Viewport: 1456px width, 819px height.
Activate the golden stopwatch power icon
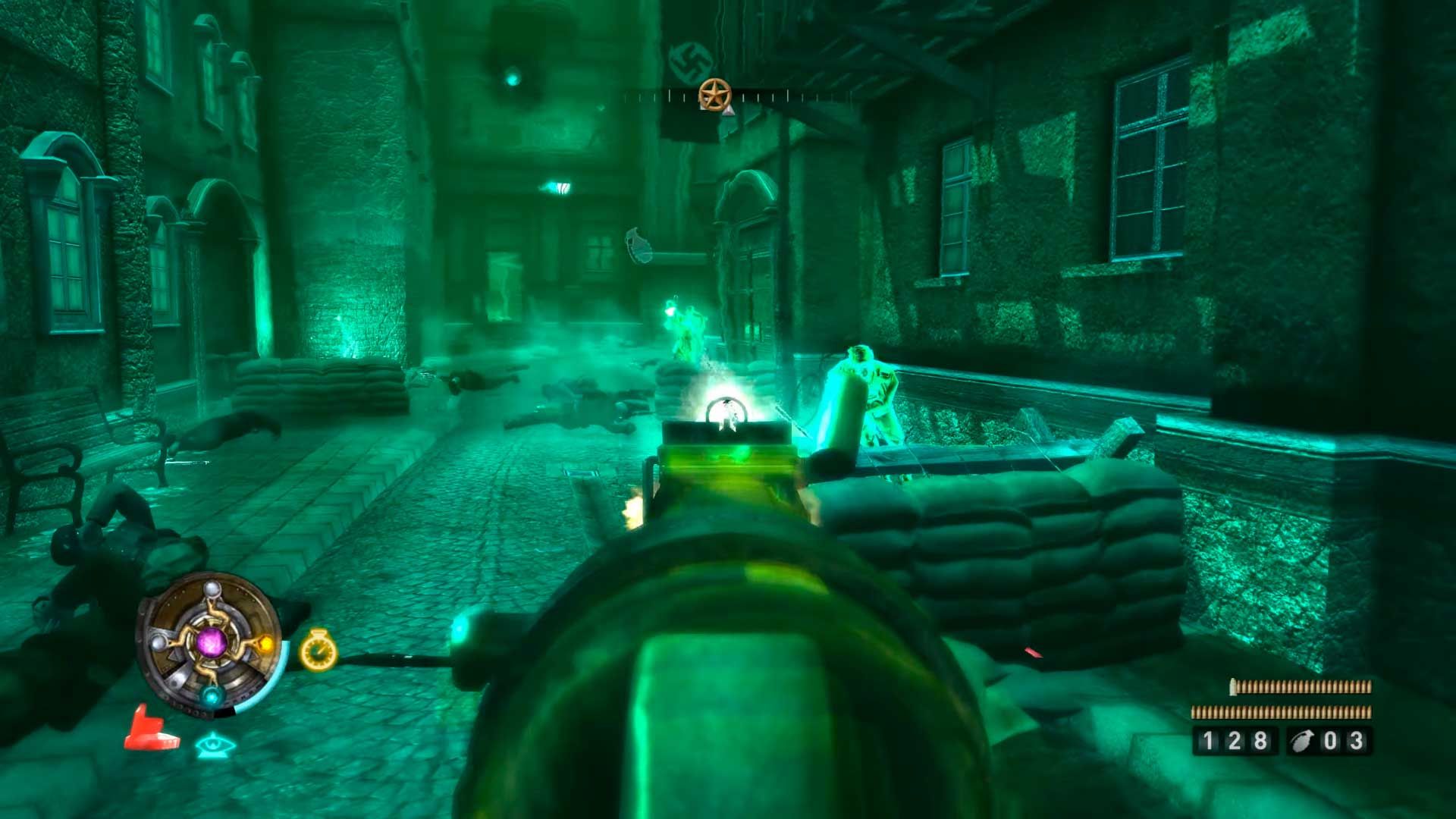pyautogui.click(x=318, y=651)
